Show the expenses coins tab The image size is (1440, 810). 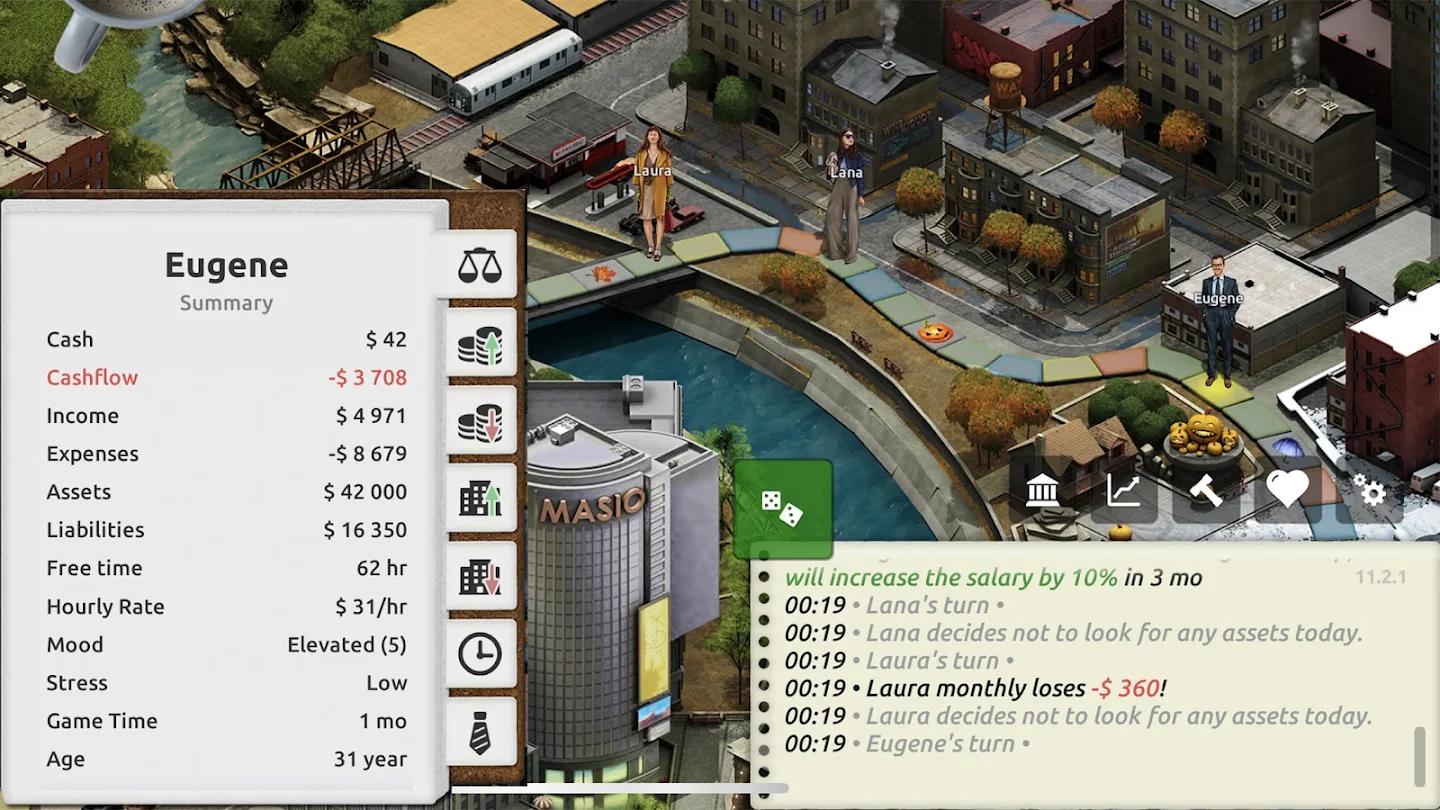coord(480,421)
